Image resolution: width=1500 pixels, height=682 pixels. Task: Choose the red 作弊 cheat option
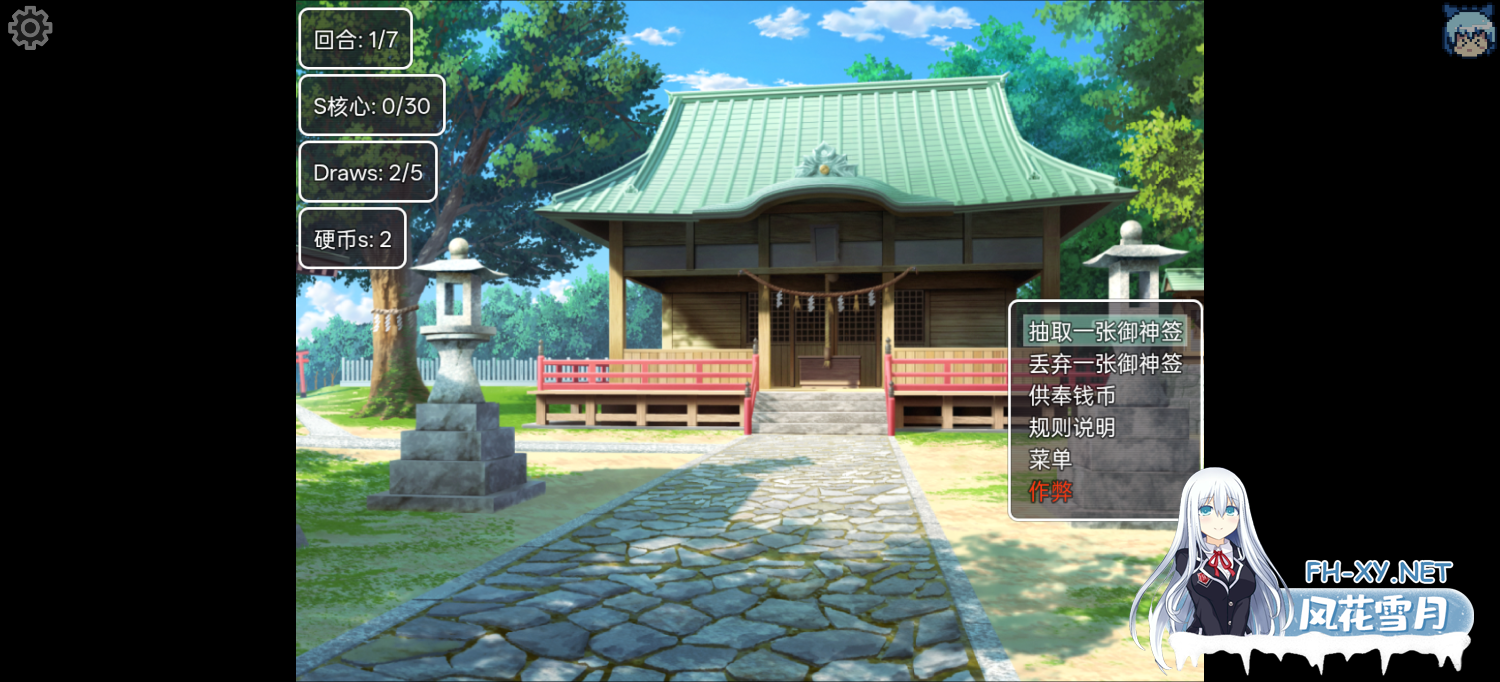tap(1050, 491)
